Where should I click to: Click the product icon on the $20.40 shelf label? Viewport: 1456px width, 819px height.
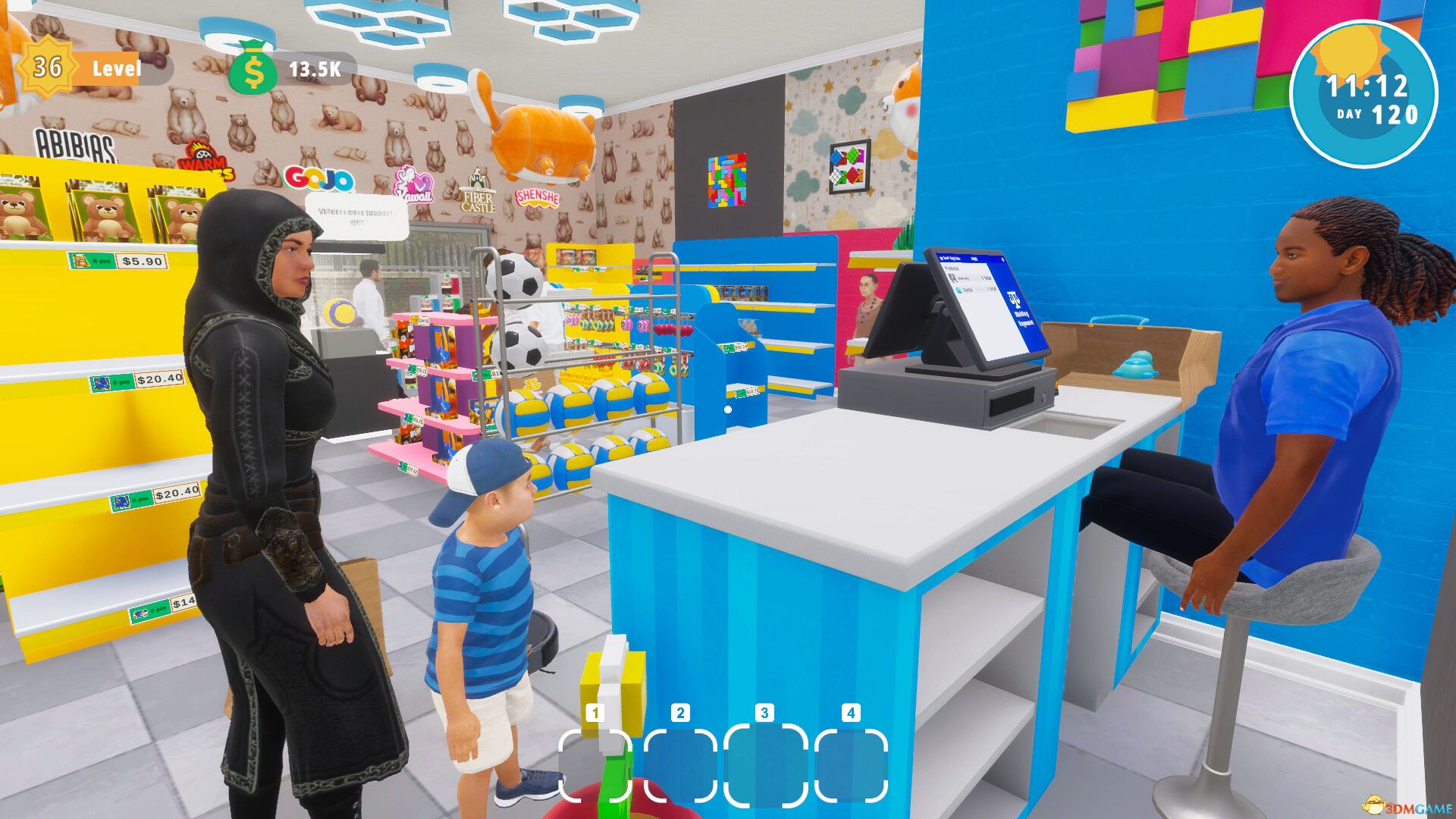point(101,382)
